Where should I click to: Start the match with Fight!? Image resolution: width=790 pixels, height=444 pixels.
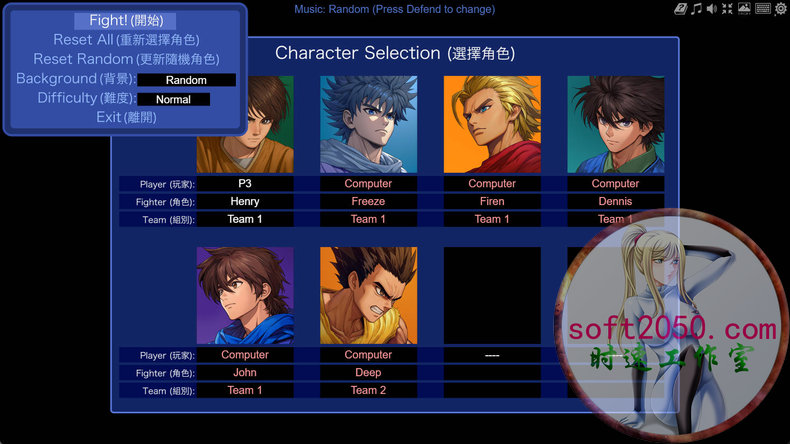[x=125, y=21]
